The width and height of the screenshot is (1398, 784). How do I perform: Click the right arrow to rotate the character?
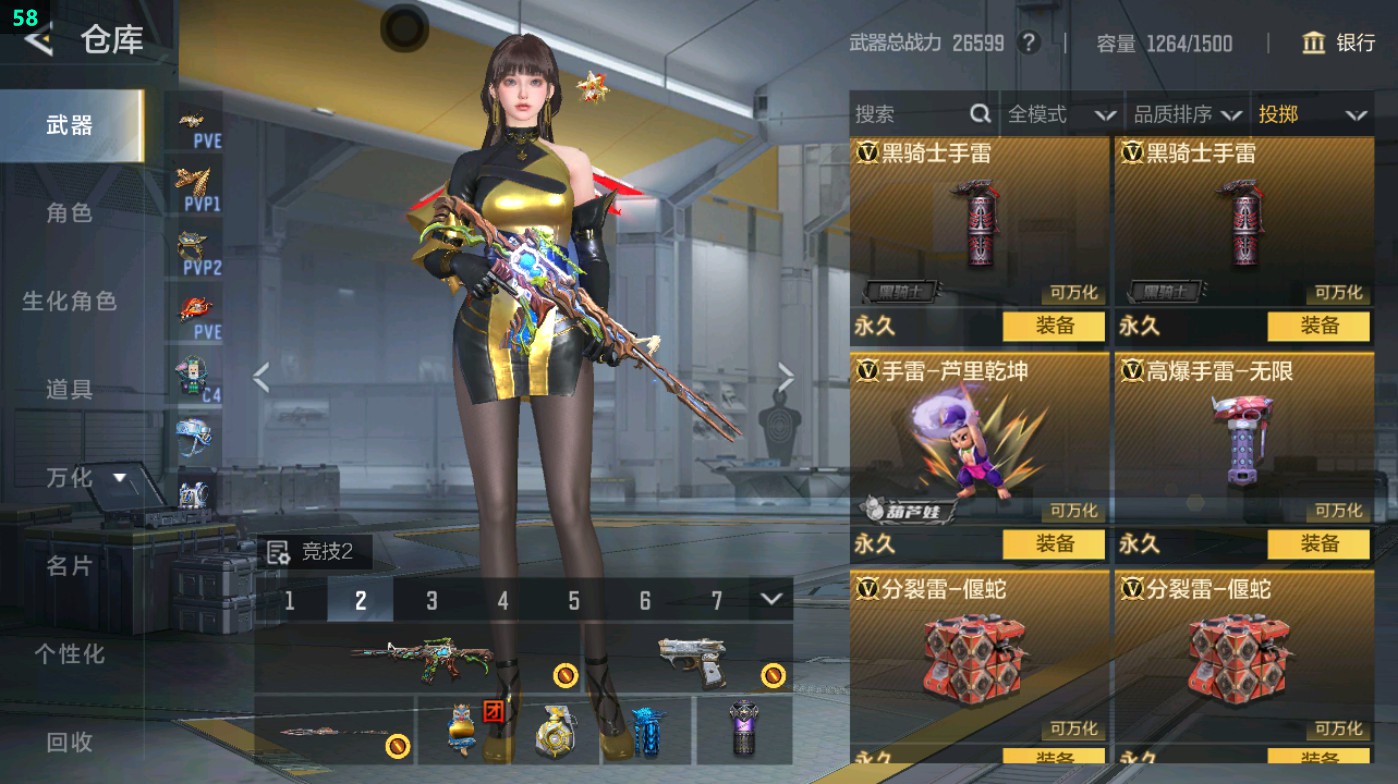tap(786, 375)
